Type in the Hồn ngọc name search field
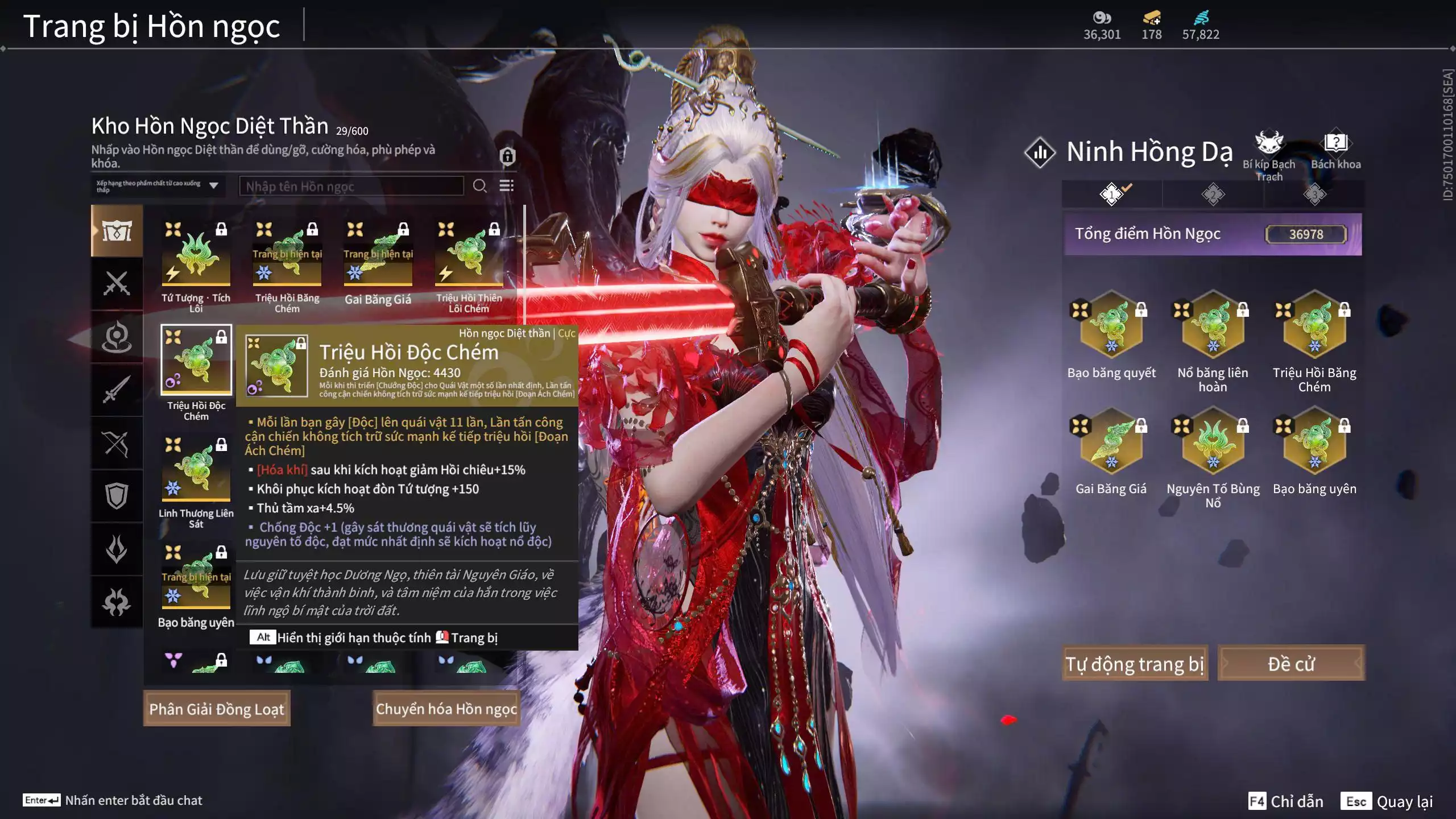The image size is (1456, 819). point(351,187)
